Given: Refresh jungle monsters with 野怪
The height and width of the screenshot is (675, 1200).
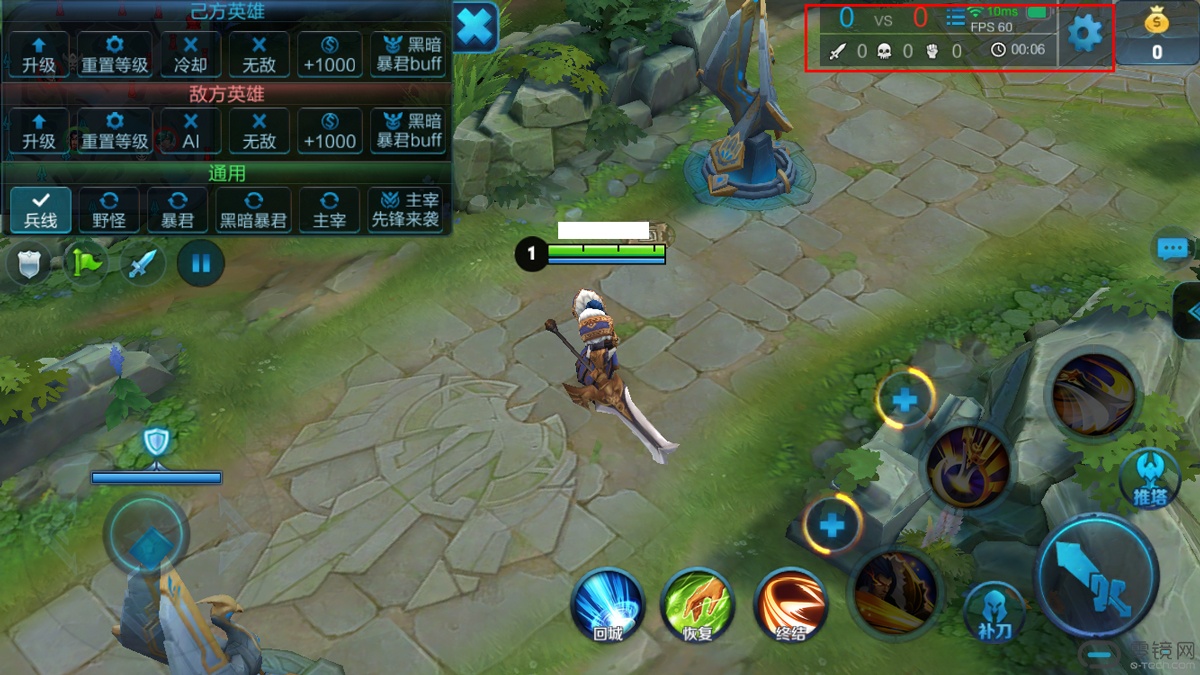Looking at the screenshot, I should 109,210.
